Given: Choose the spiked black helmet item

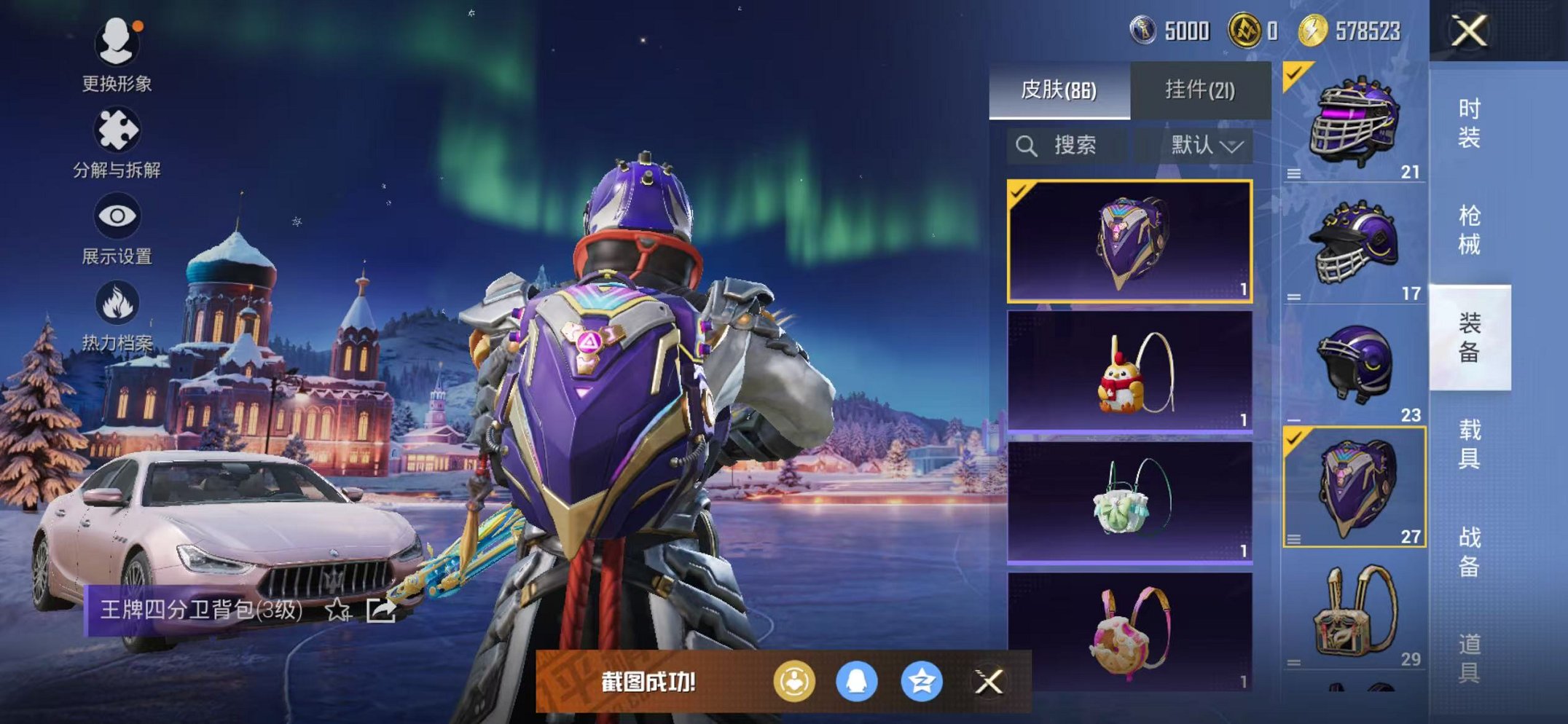Looking at the screenshot, I should coord(1354,244).
